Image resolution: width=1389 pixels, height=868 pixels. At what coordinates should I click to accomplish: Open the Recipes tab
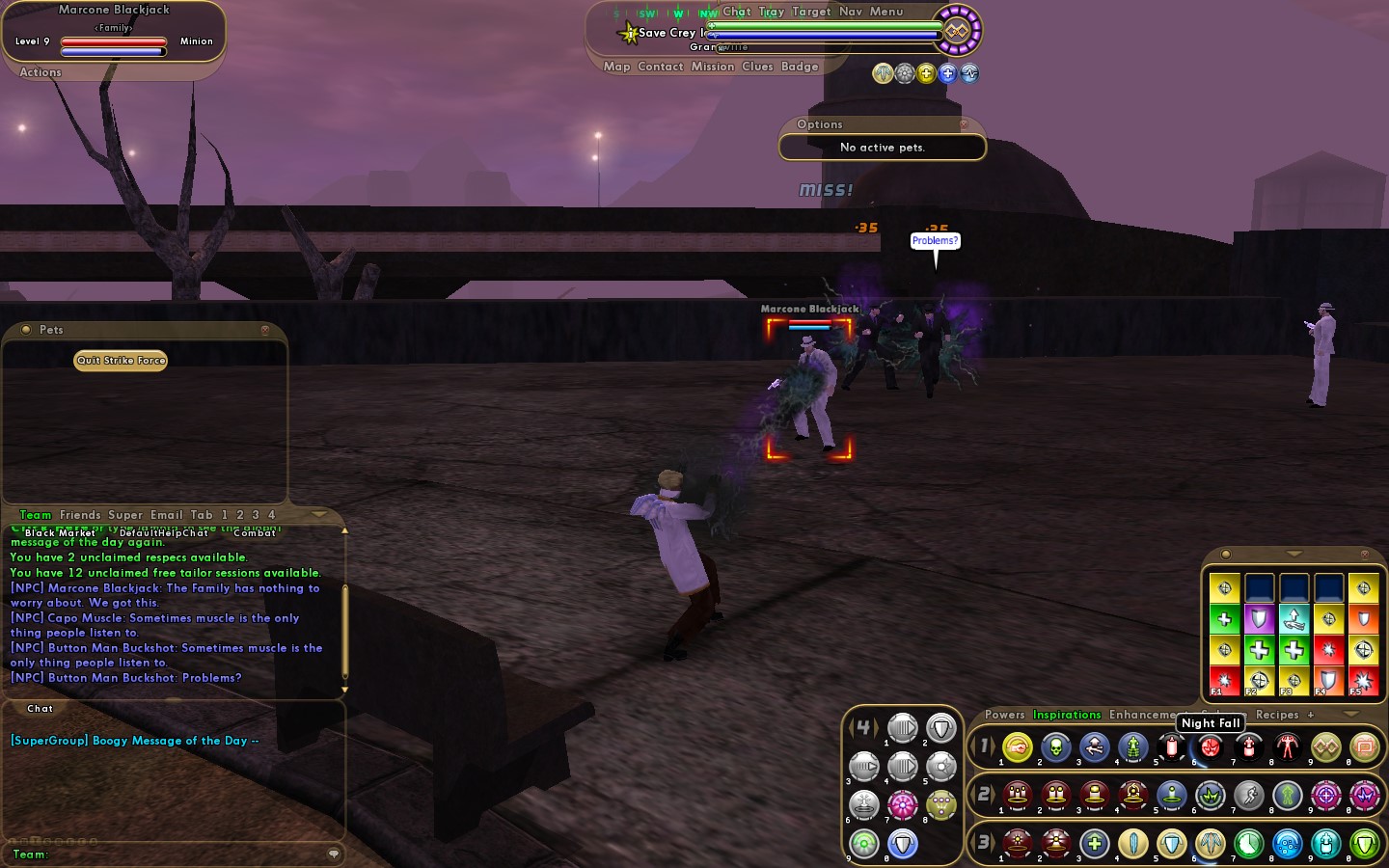click(x=1276, y=715)
